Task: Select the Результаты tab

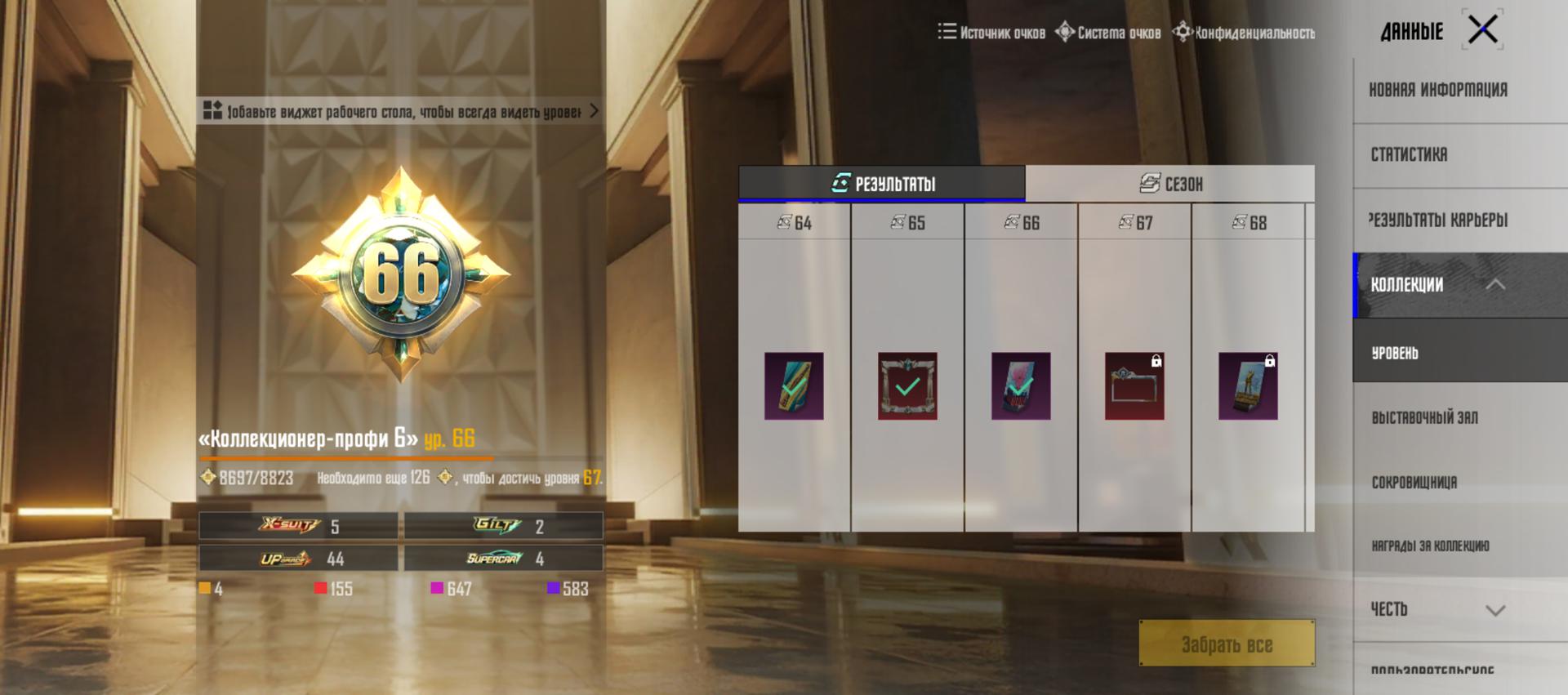Action: pos(882,184)
